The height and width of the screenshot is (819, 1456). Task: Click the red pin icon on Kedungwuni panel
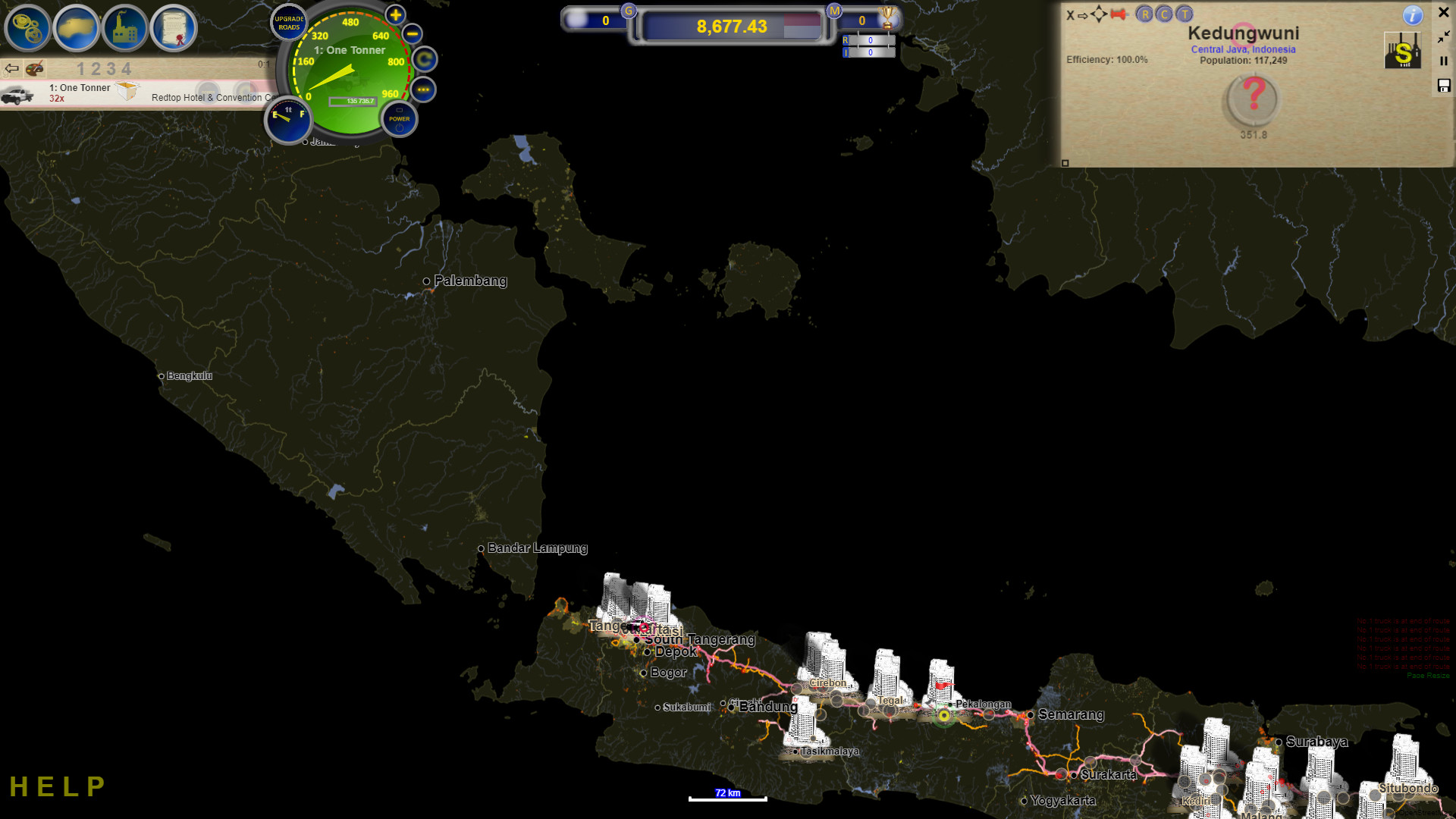click(1117, 14)
